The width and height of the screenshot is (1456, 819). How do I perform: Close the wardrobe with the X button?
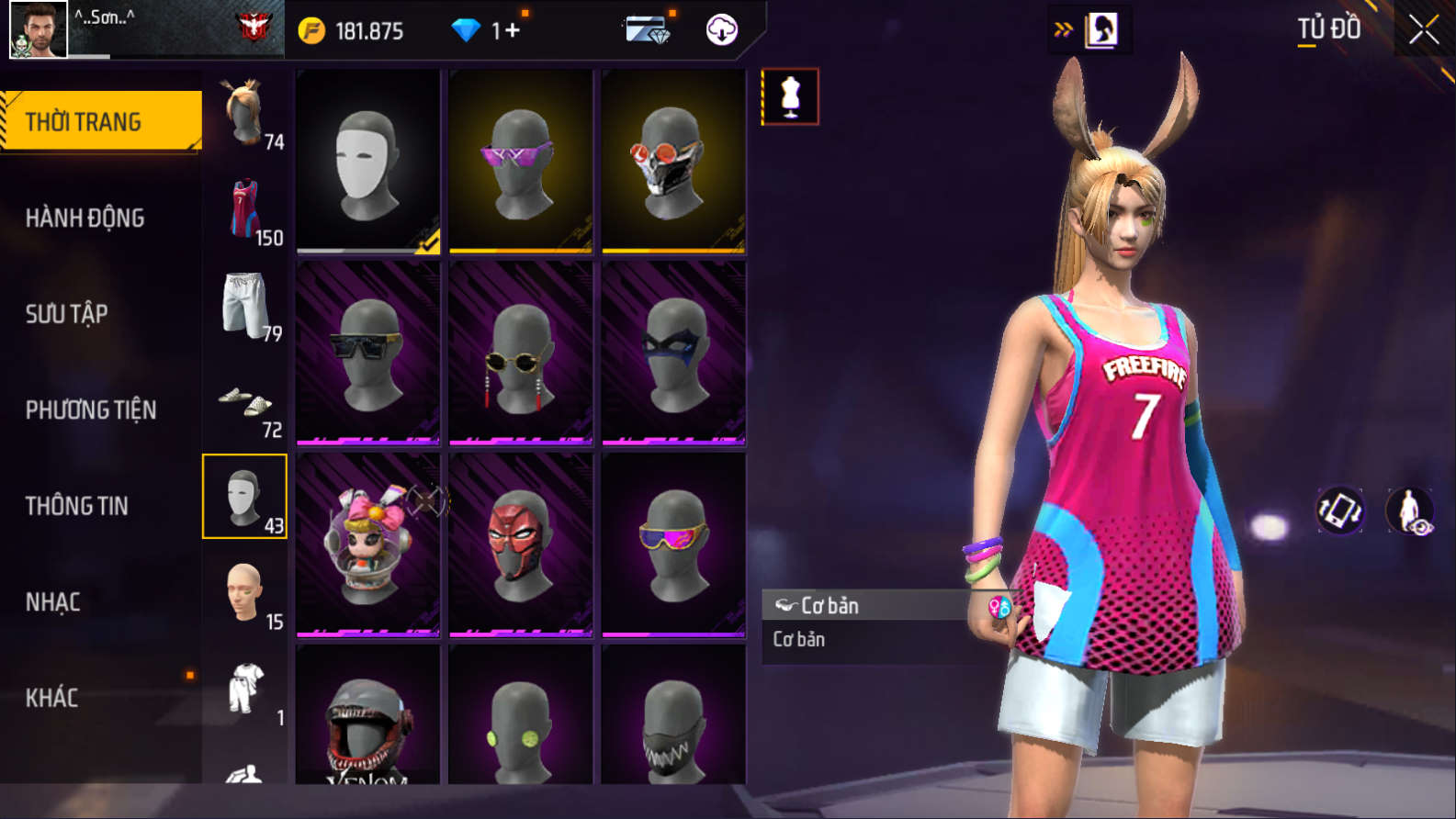(x=1423, y=30)
